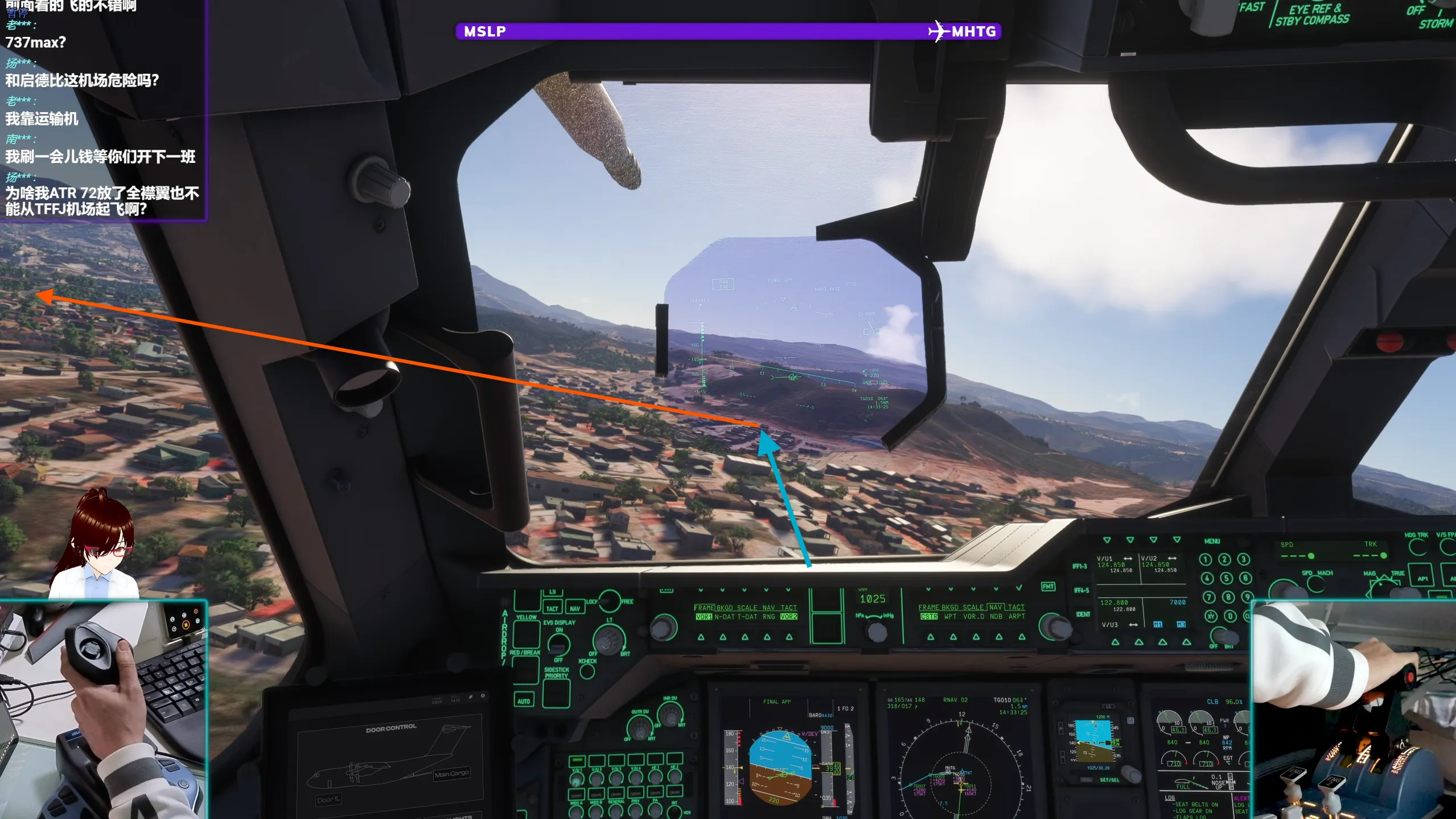Choose the IFF1-3 line key

1080,566
